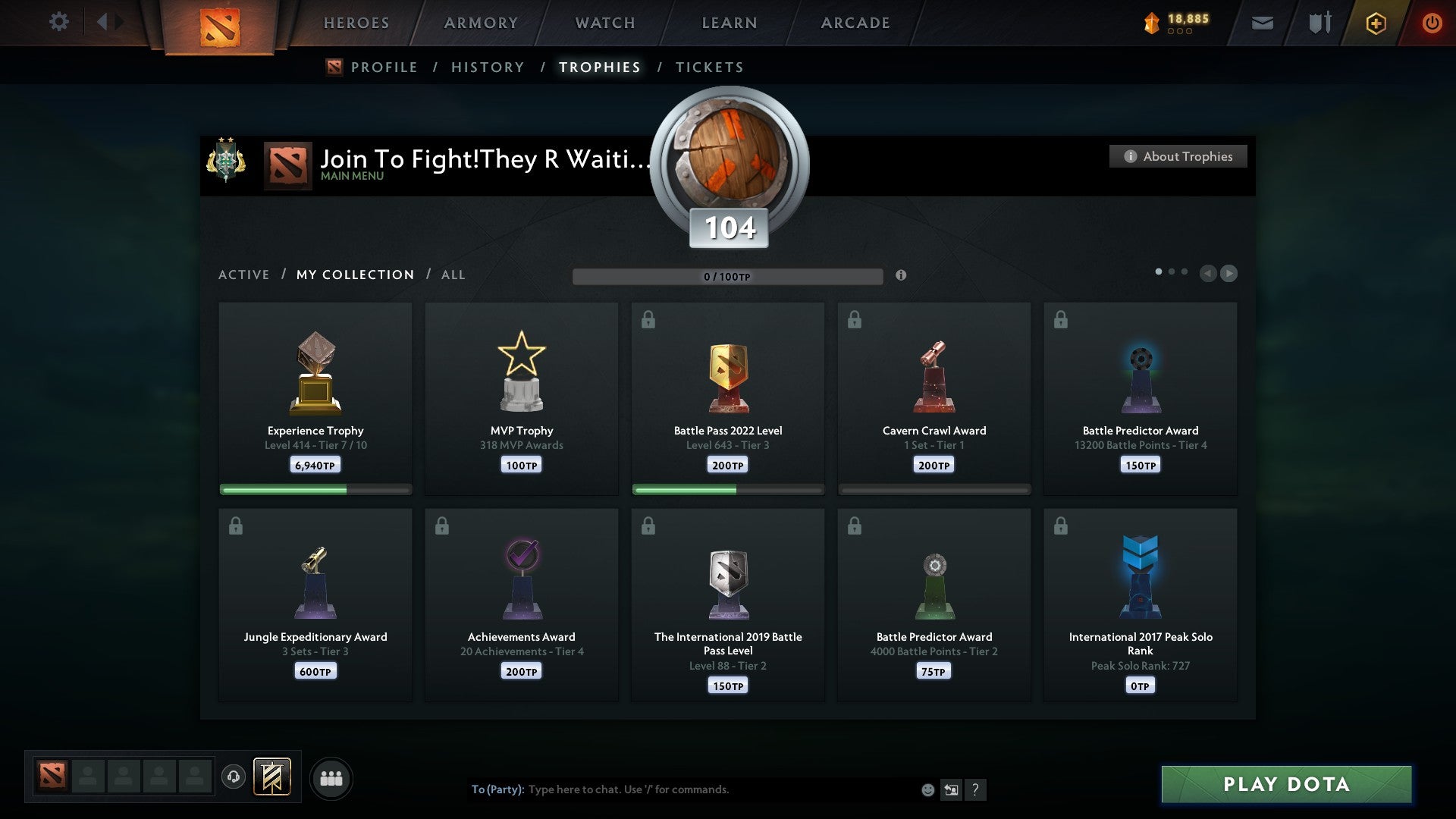This screenshot has width=1456, height=819.
Task: Open the TICKETS tab
Action: (x=709, y=67)
